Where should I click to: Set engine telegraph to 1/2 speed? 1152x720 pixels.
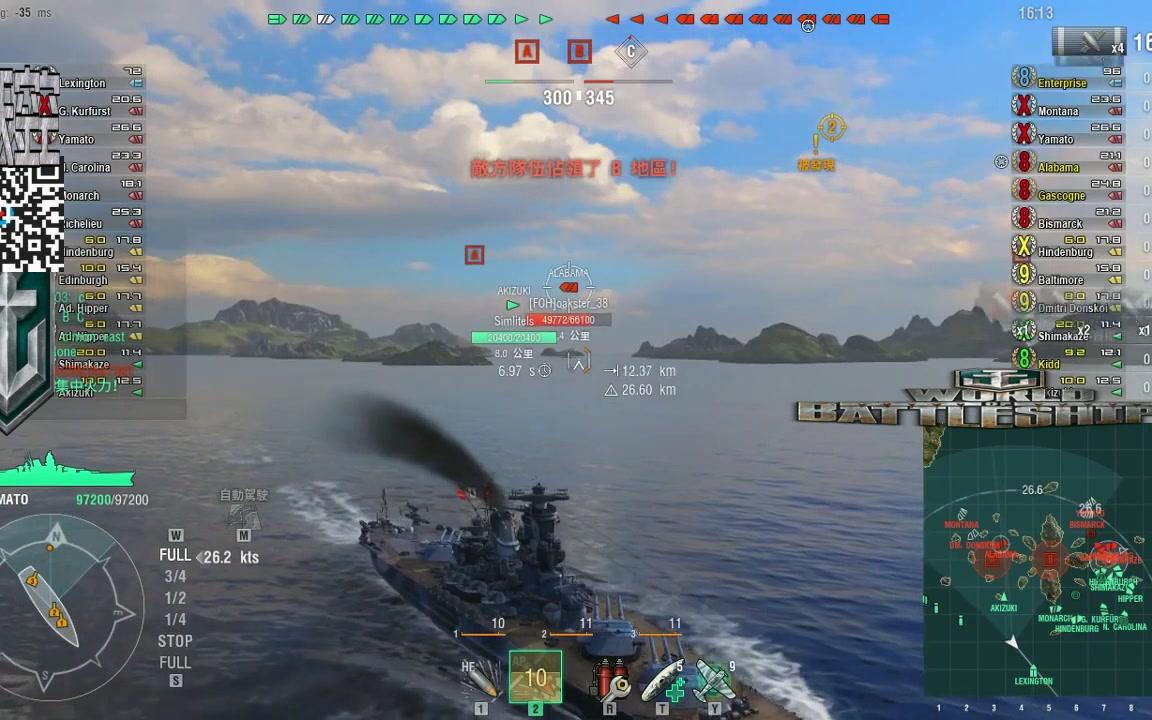pos(175,598)
